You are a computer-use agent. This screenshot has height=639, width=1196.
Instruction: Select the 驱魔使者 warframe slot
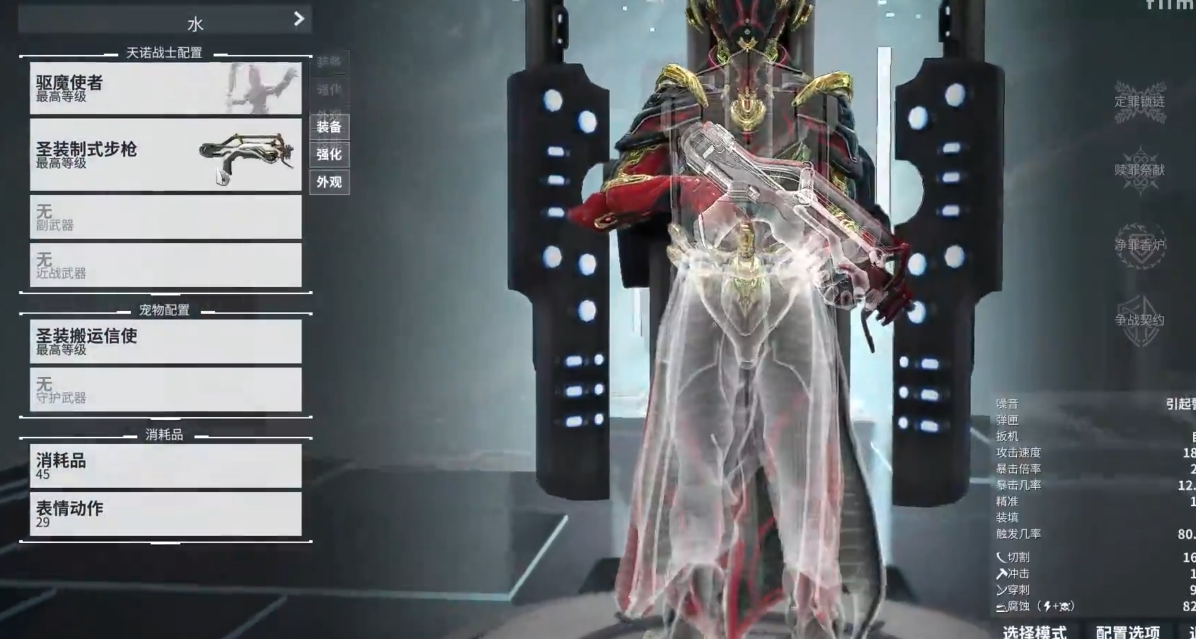[165, 88]
